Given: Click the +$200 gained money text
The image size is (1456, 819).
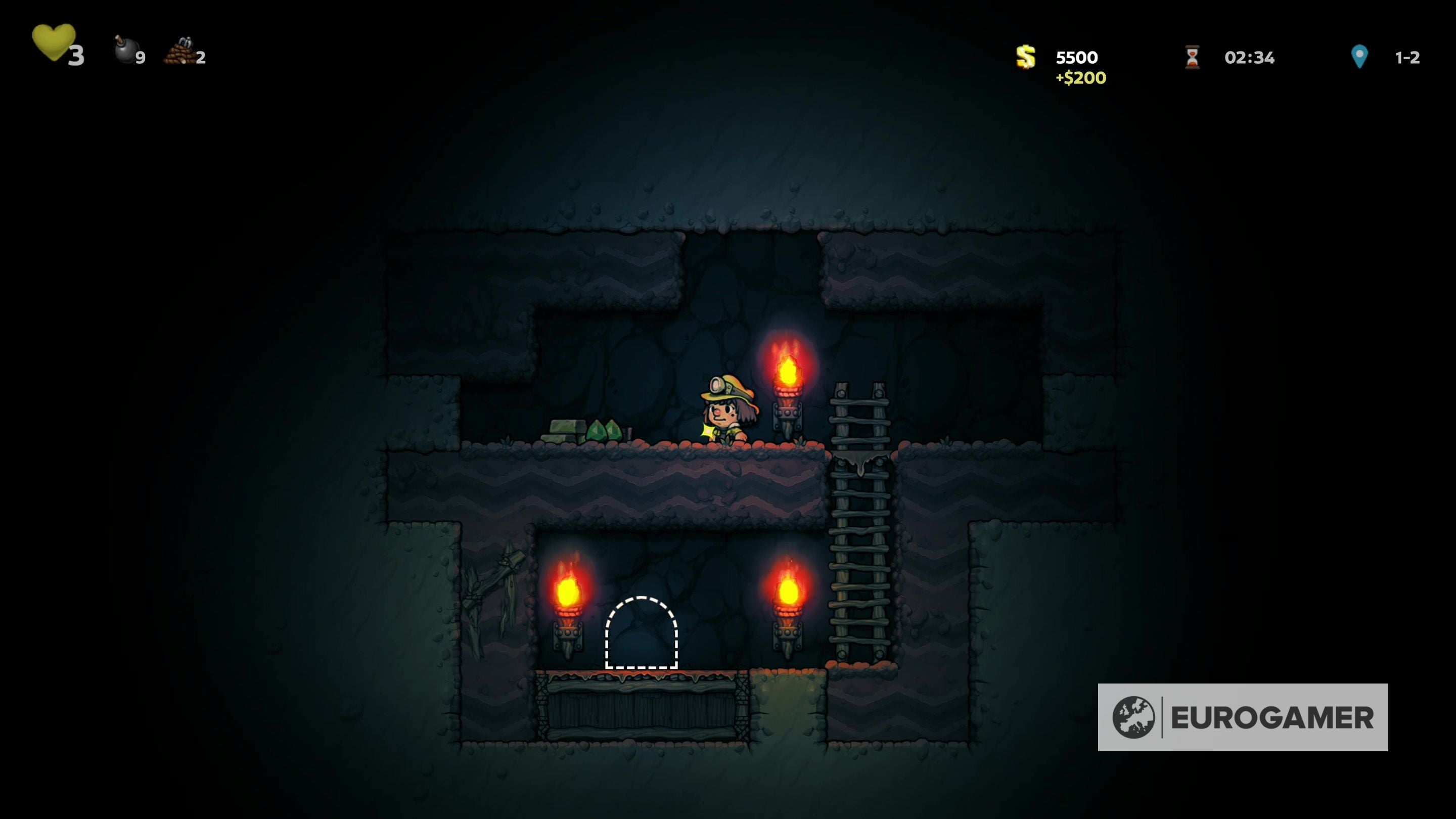Looking at the screenshot, I should pos(1082,76).
